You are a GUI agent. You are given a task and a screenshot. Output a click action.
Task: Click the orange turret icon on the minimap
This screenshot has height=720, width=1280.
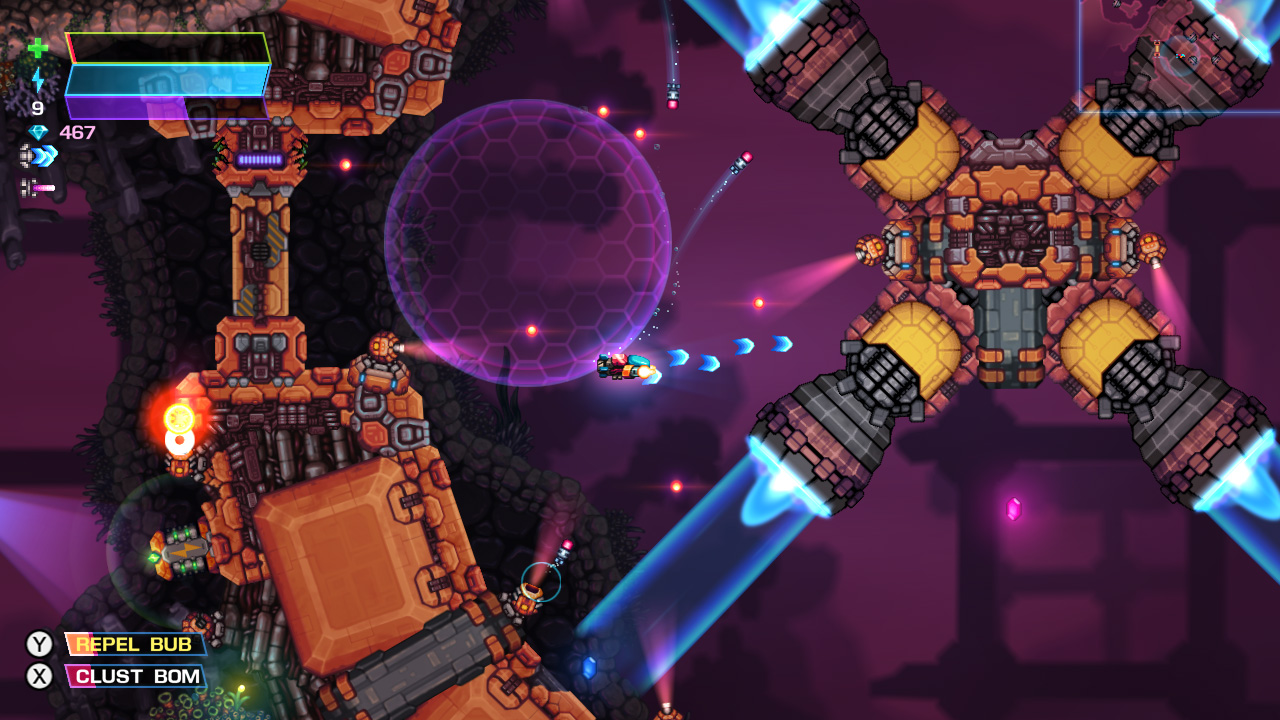[1157, 48]
